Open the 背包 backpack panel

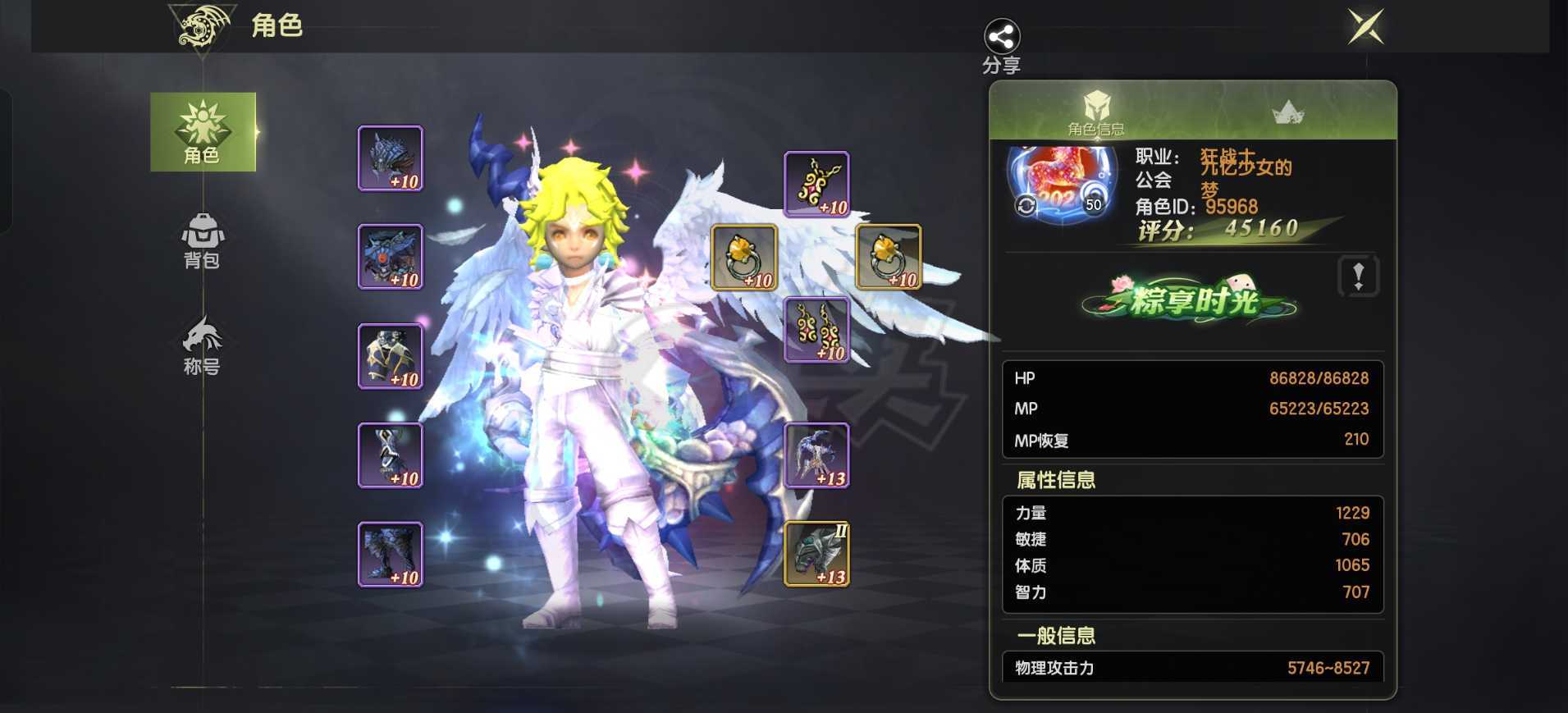pyautogui.click(x=202, y=242)
